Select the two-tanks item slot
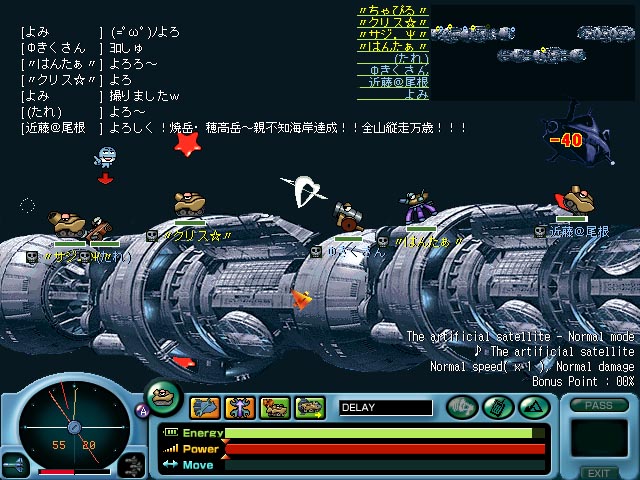 [x=275, y=407]
